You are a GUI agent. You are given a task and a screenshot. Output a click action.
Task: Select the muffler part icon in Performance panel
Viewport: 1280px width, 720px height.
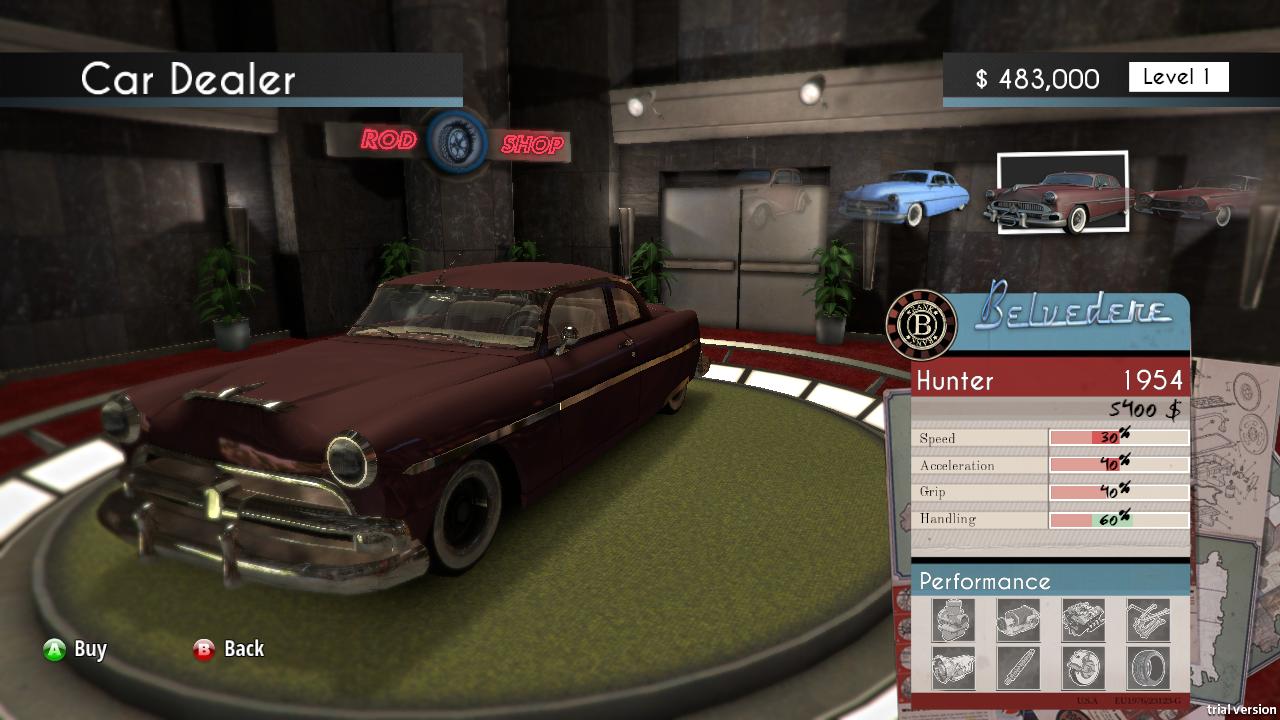[1018, 619]
